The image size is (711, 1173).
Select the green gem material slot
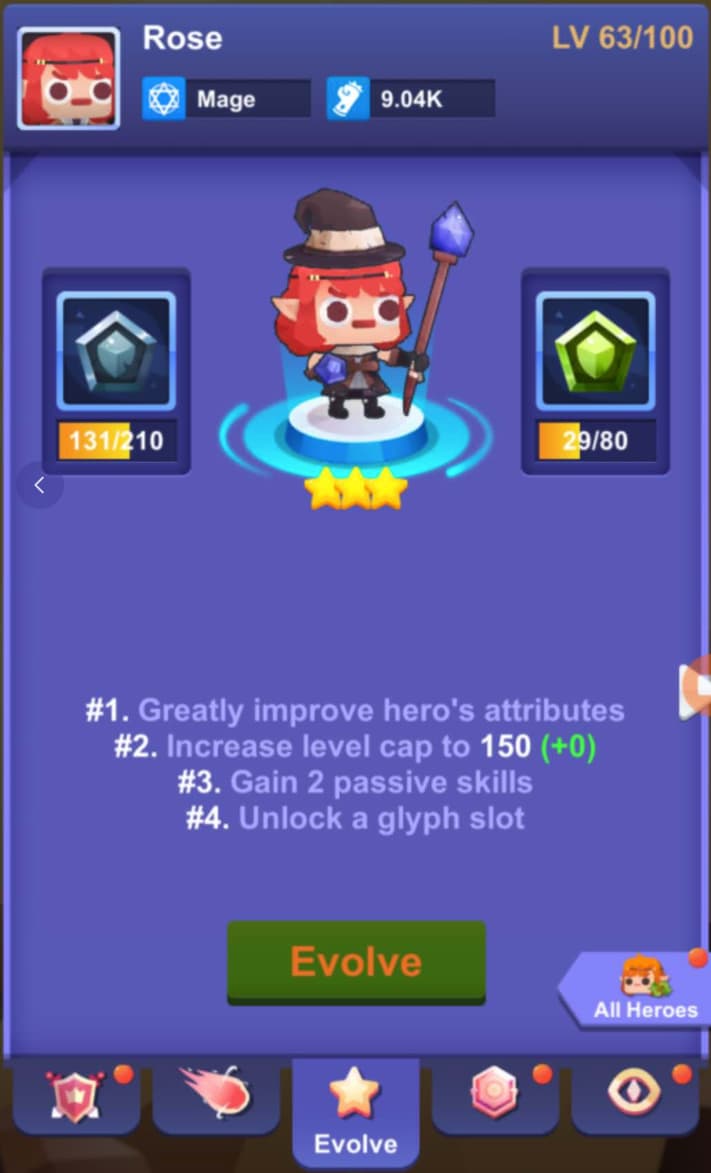(595, 350)
